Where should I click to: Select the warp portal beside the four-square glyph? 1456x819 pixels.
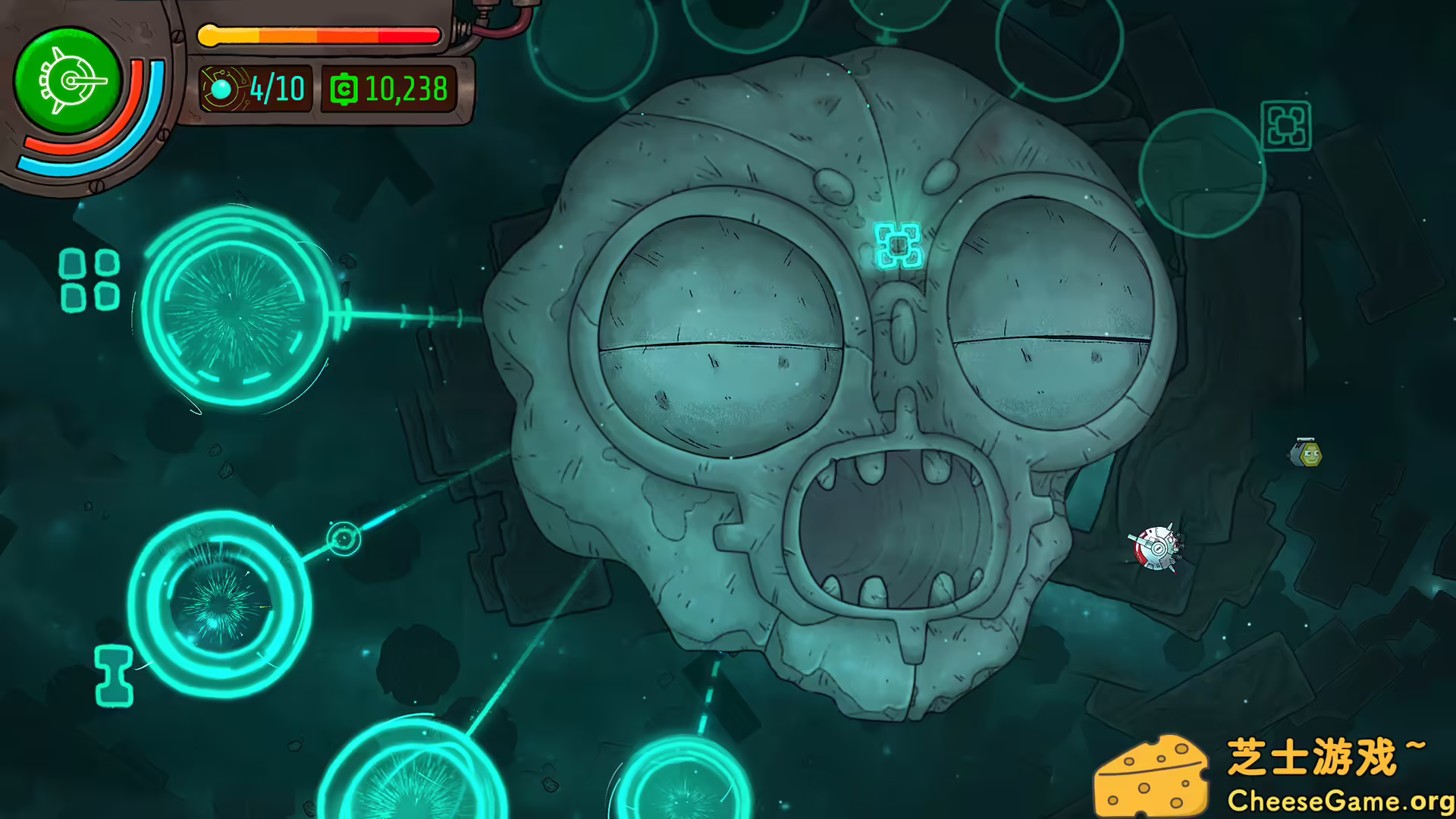click(x=234, y=309)
